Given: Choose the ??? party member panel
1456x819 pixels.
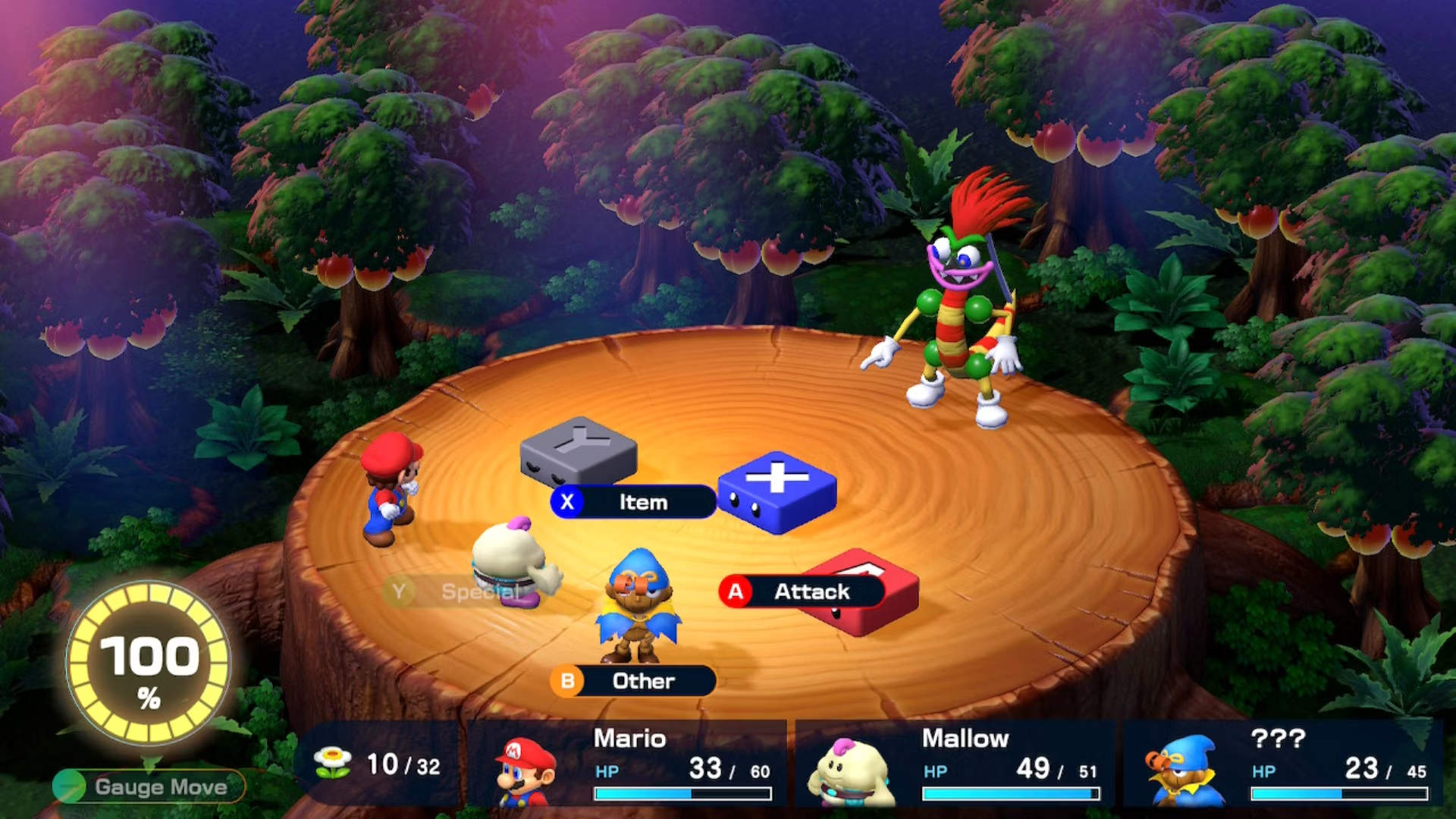Looking at the screenshot, I should tap(1285, 764).
